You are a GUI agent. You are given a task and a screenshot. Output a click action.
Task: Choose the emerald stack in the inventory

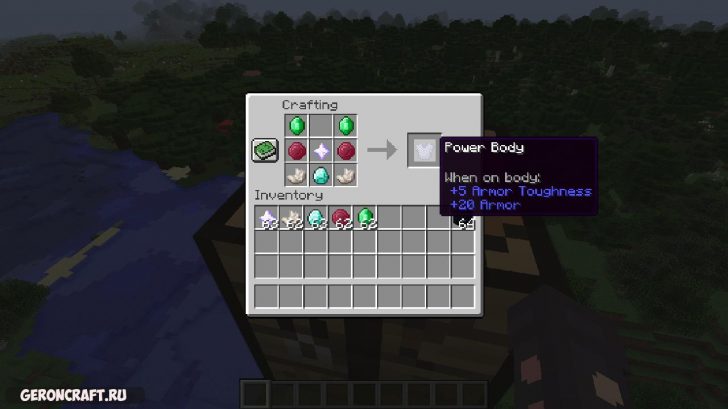pos(365,217)
